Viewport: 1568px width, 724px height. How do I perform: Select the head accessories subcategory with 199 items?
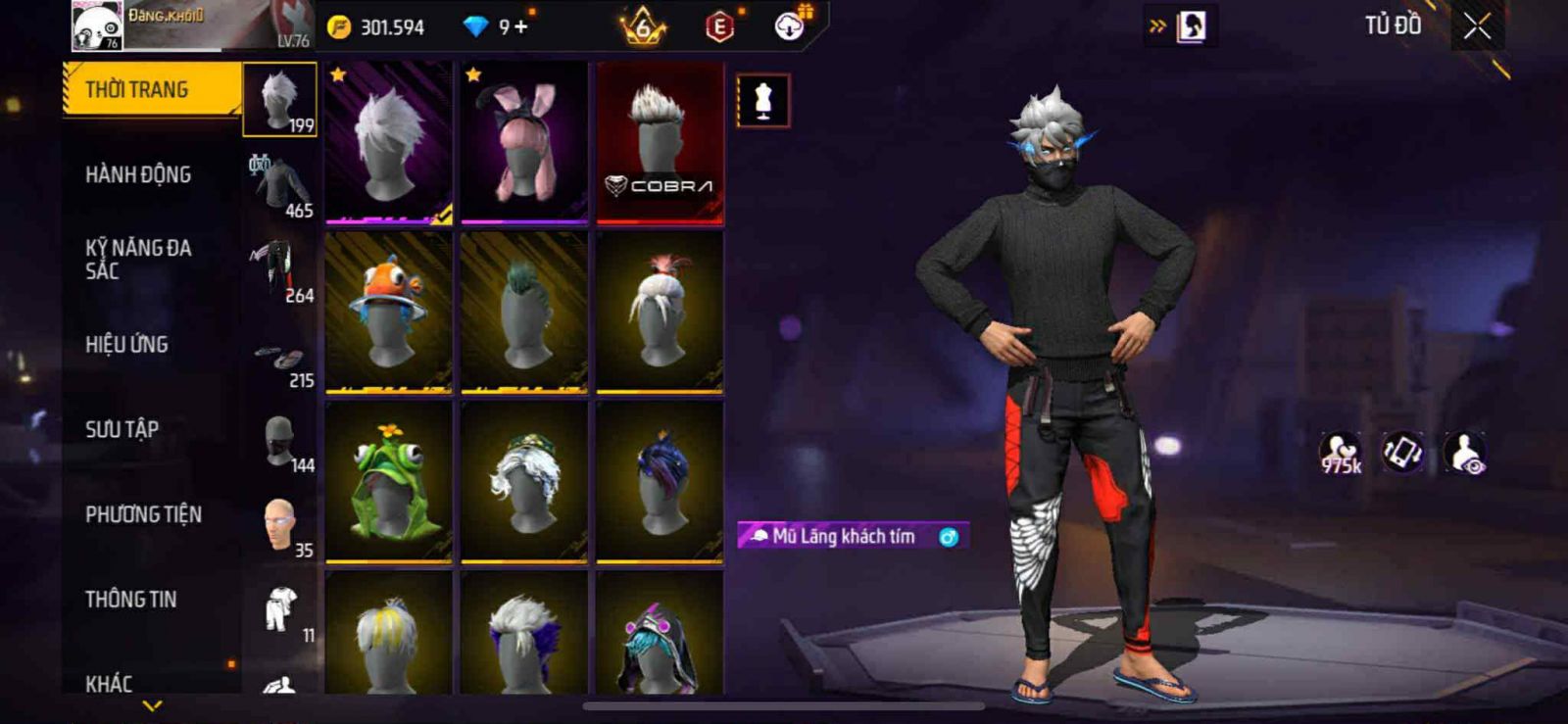(280, 99)
